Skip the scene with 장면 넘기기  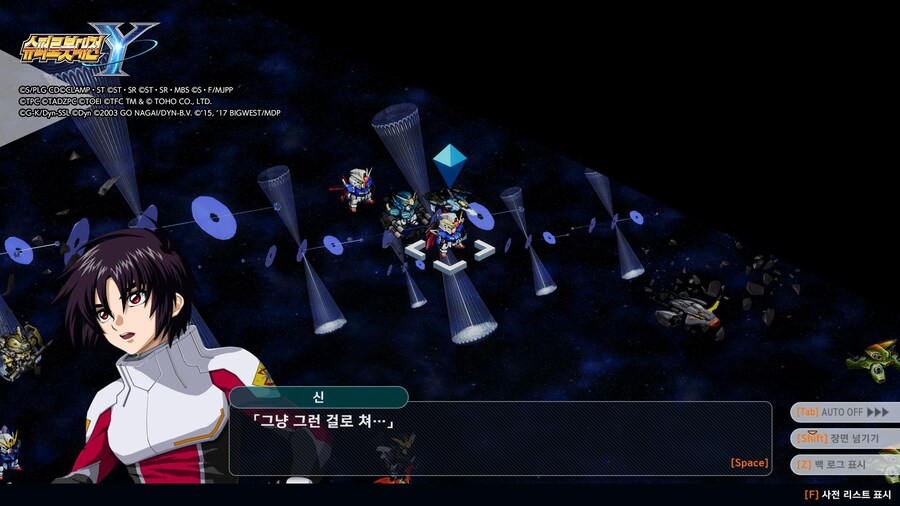[x=842, y=438]
